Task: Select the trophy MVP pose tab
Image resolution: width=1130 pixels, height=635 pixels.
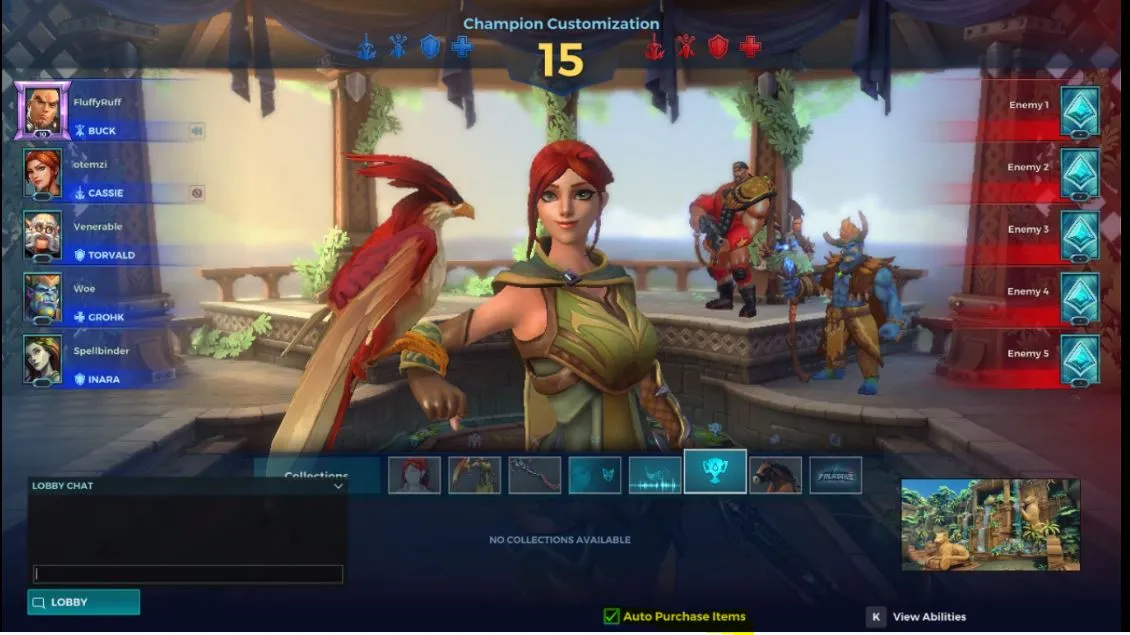Action: click(x=715, y=471)
